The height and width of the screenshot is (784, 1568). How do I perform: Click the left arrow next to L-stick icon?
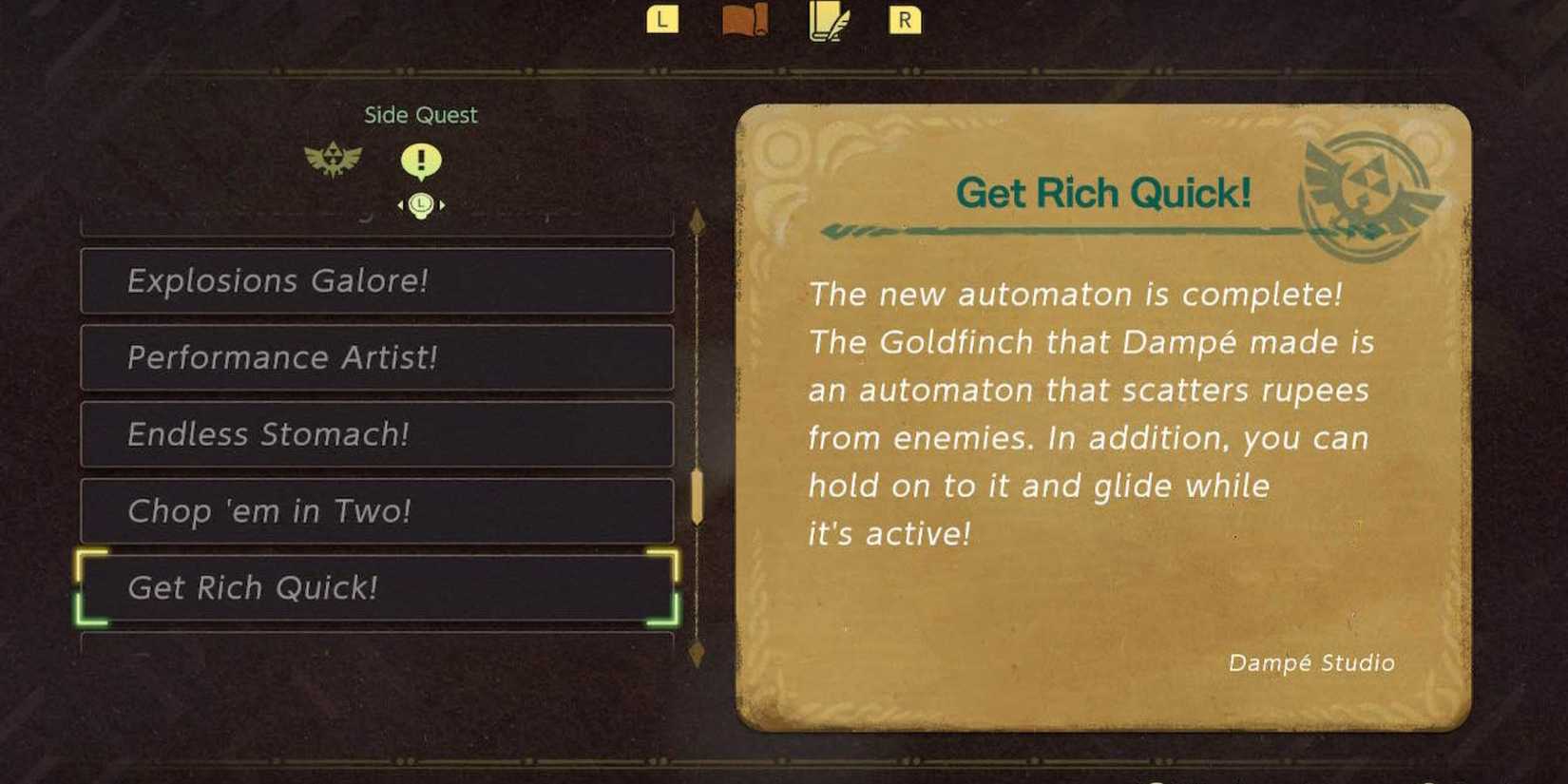pos(400,203)
